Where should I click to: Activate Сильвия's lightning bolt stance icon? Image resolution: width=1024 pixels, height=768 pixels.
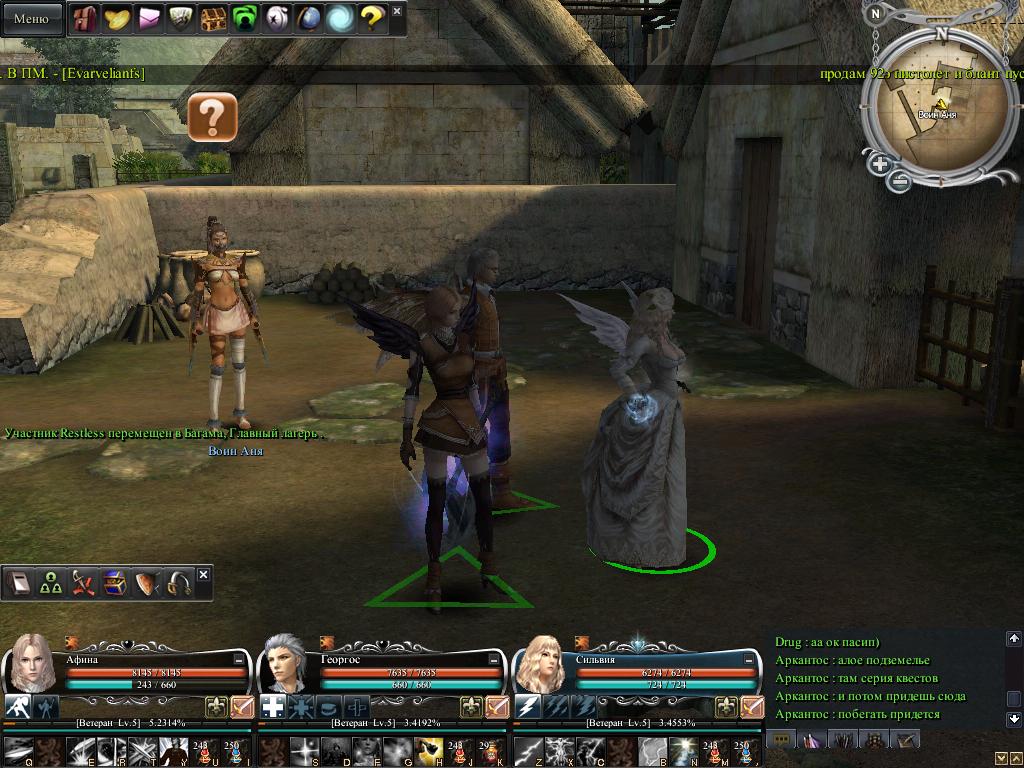(x=528, y=707)
